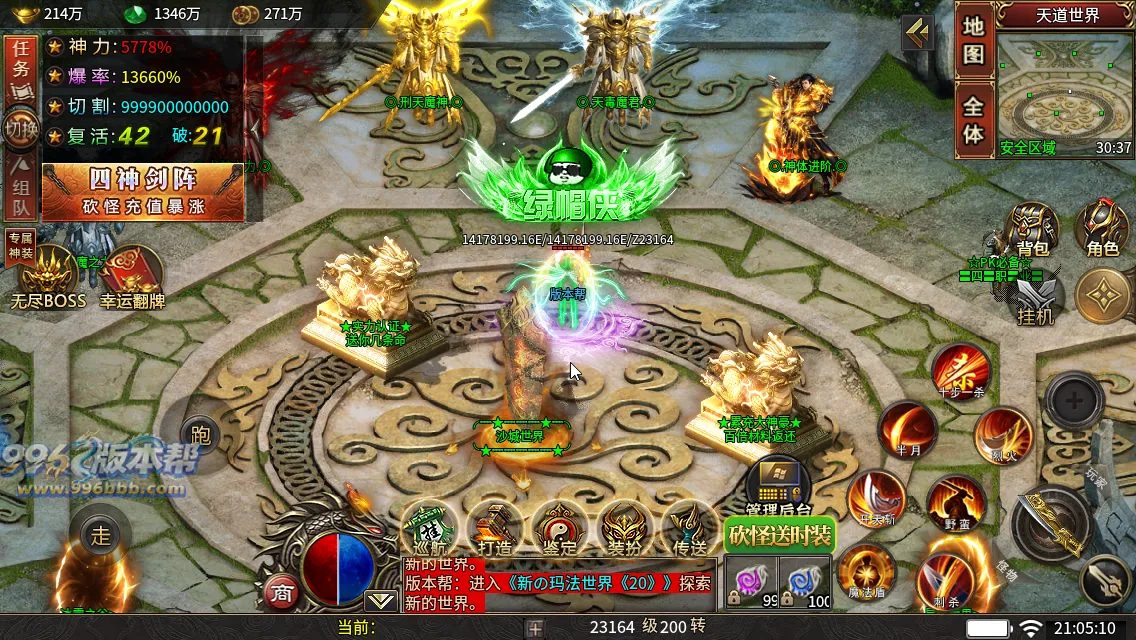Activate the 十步一杀 skill
Image resolution: width=1136 pixels, height=640 pixels.
tap(961, 372)
